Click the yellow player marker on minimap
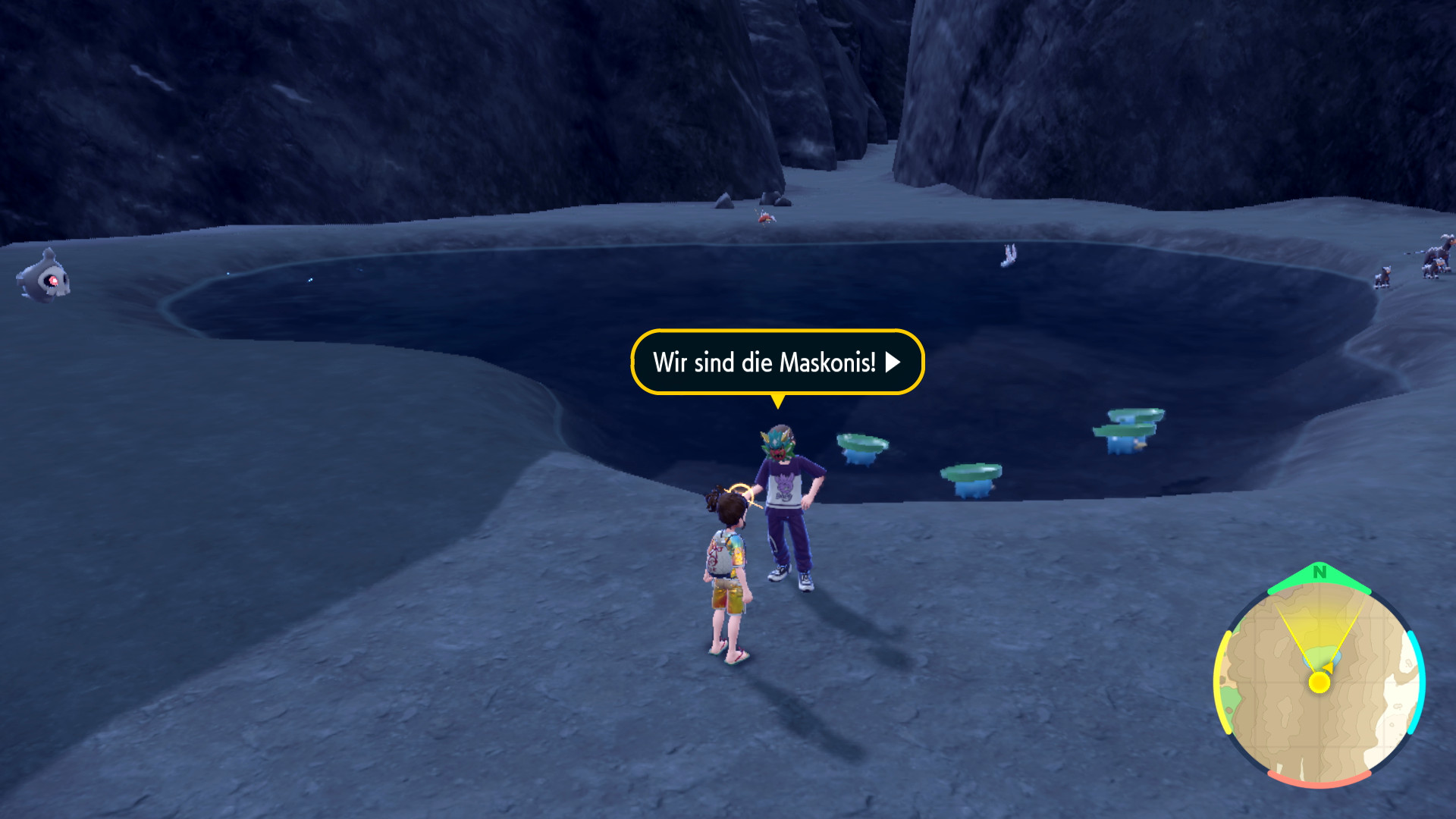The image size is (1456, 819). pyautogui.click(x=1319, y=682)
